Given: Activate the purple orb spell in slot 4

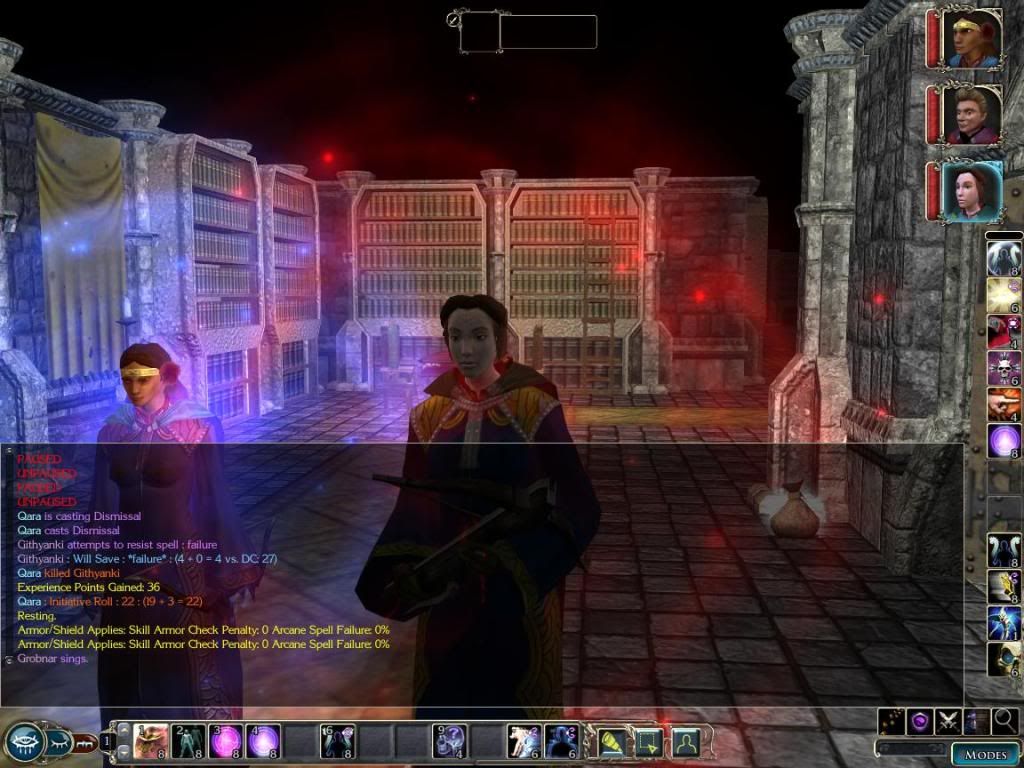Looking at the screenshot, I should point(263,742).
